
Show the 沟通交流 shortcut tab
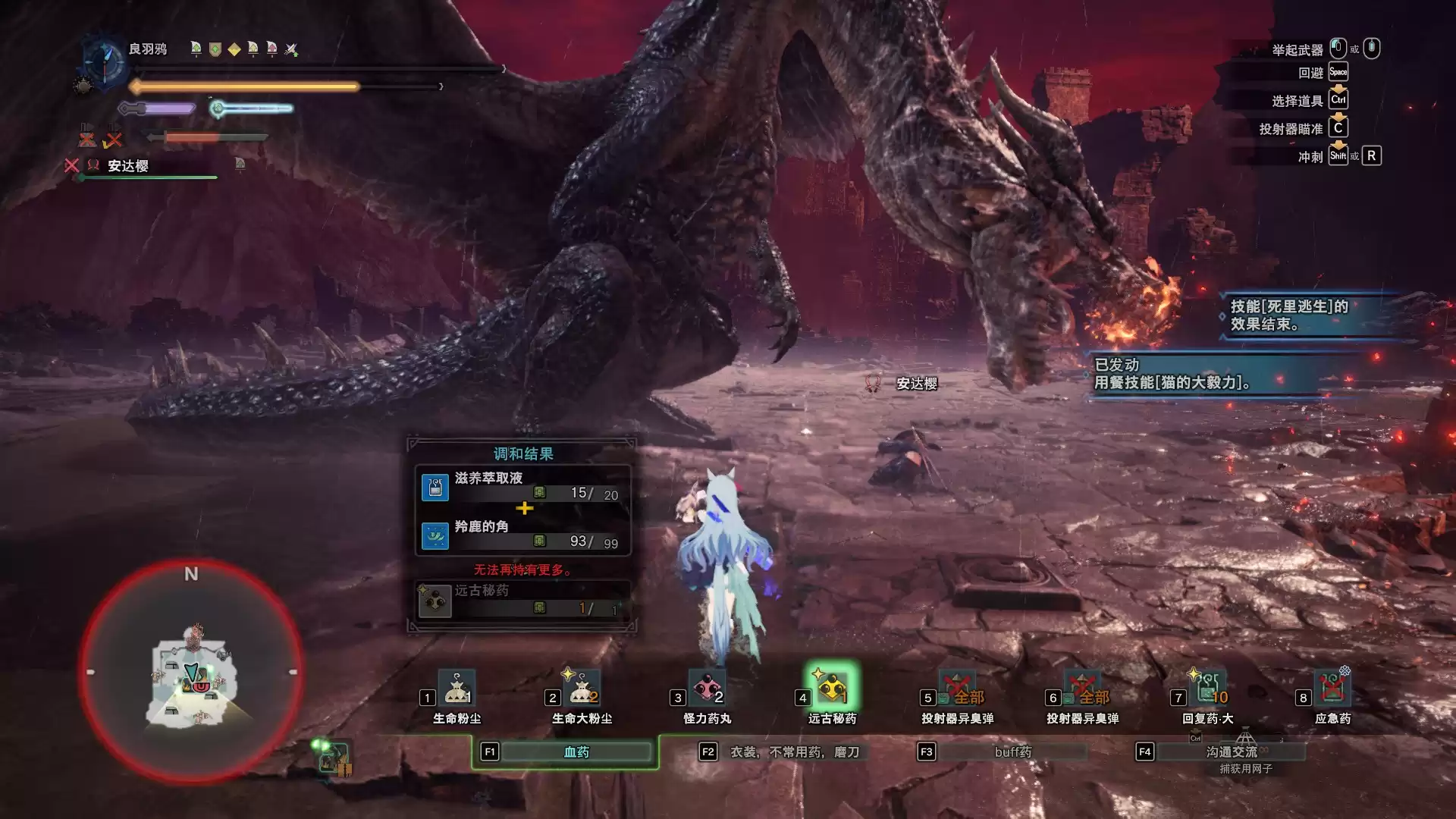tap(1231, 752)
